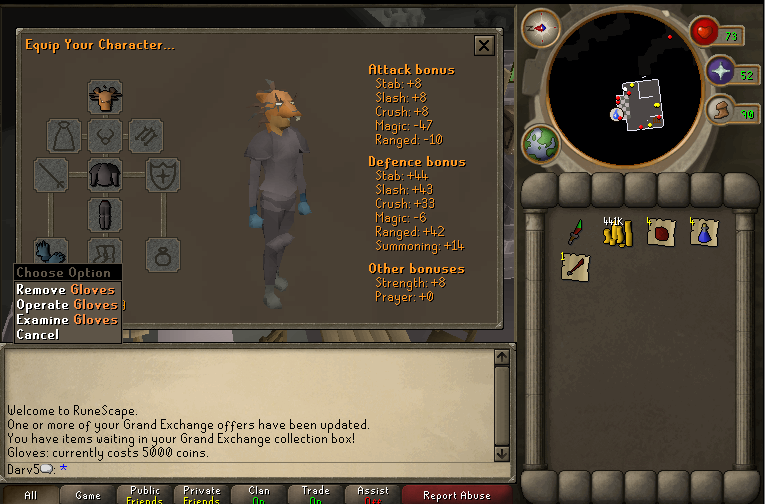Pick the Examine Gloves option
Image resolution: width=765 pixels, height=504 pixels.
[66, 320]
